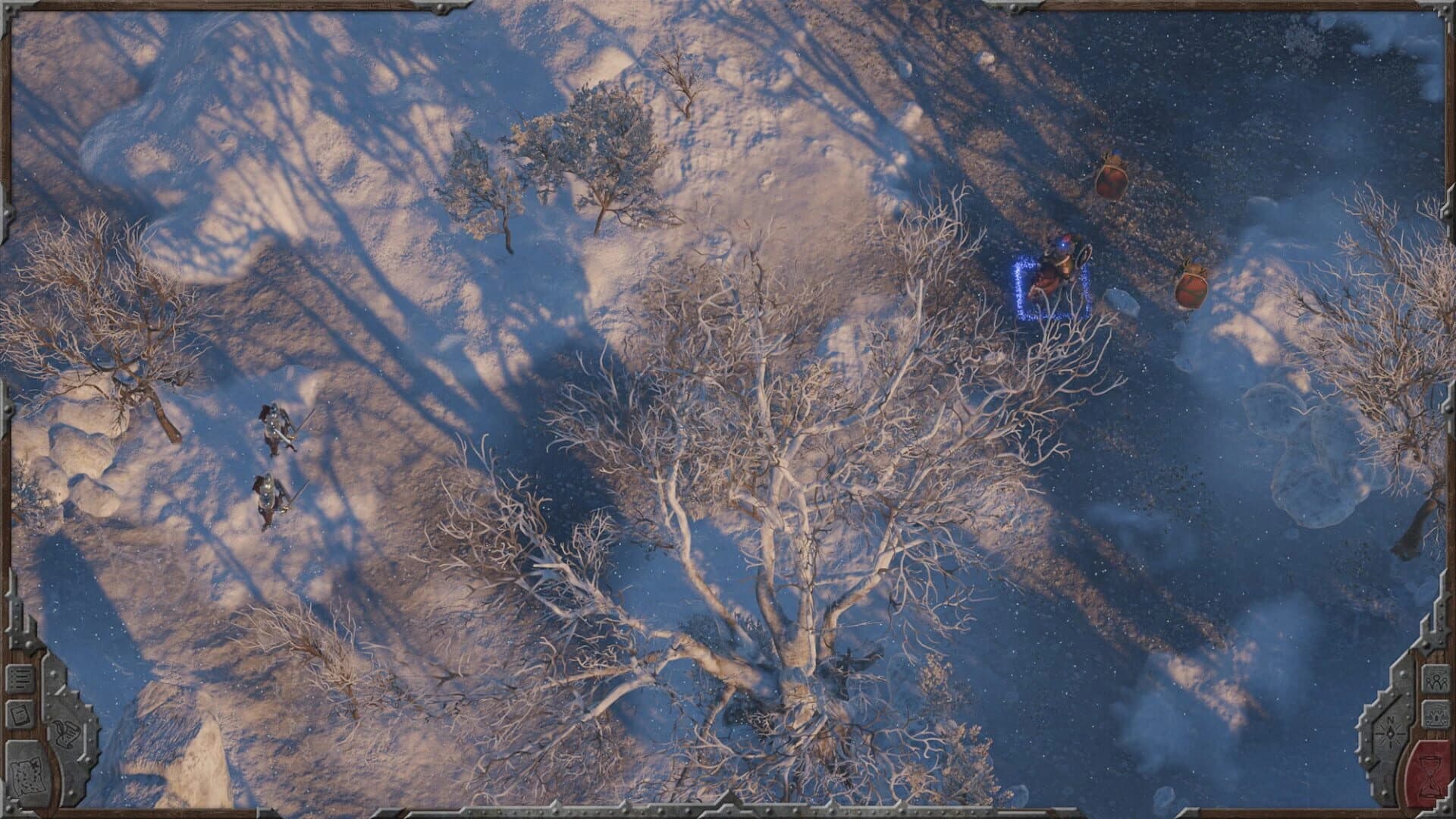
Task: Open the world map
Action: 28,775
